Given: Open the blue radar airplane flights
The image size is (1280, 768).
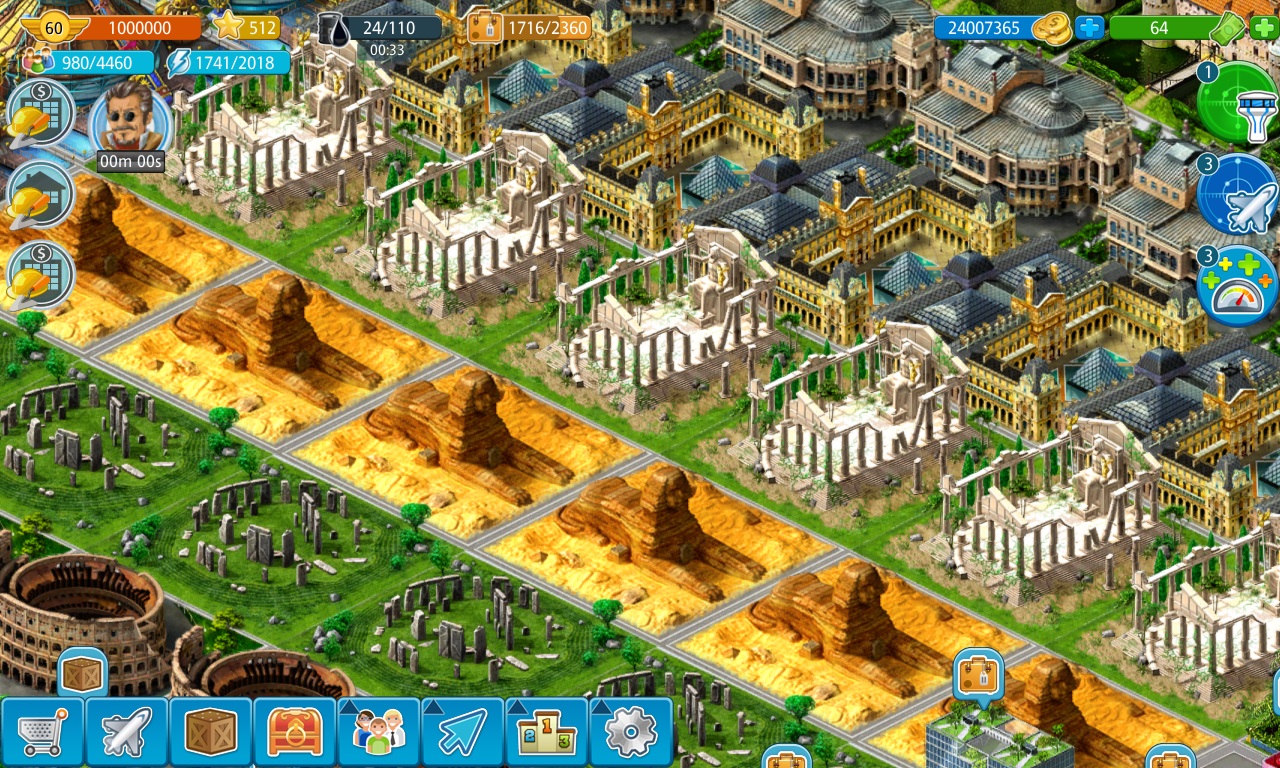Looking at the screenshot, I should click(x=1238, y=193).
